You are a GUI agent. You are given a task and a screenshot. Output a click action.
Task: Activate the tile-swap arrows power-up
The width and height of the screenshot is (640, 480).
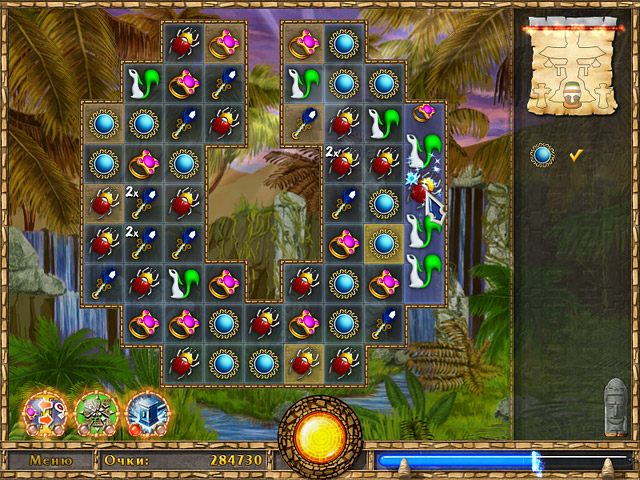(45, 412)
